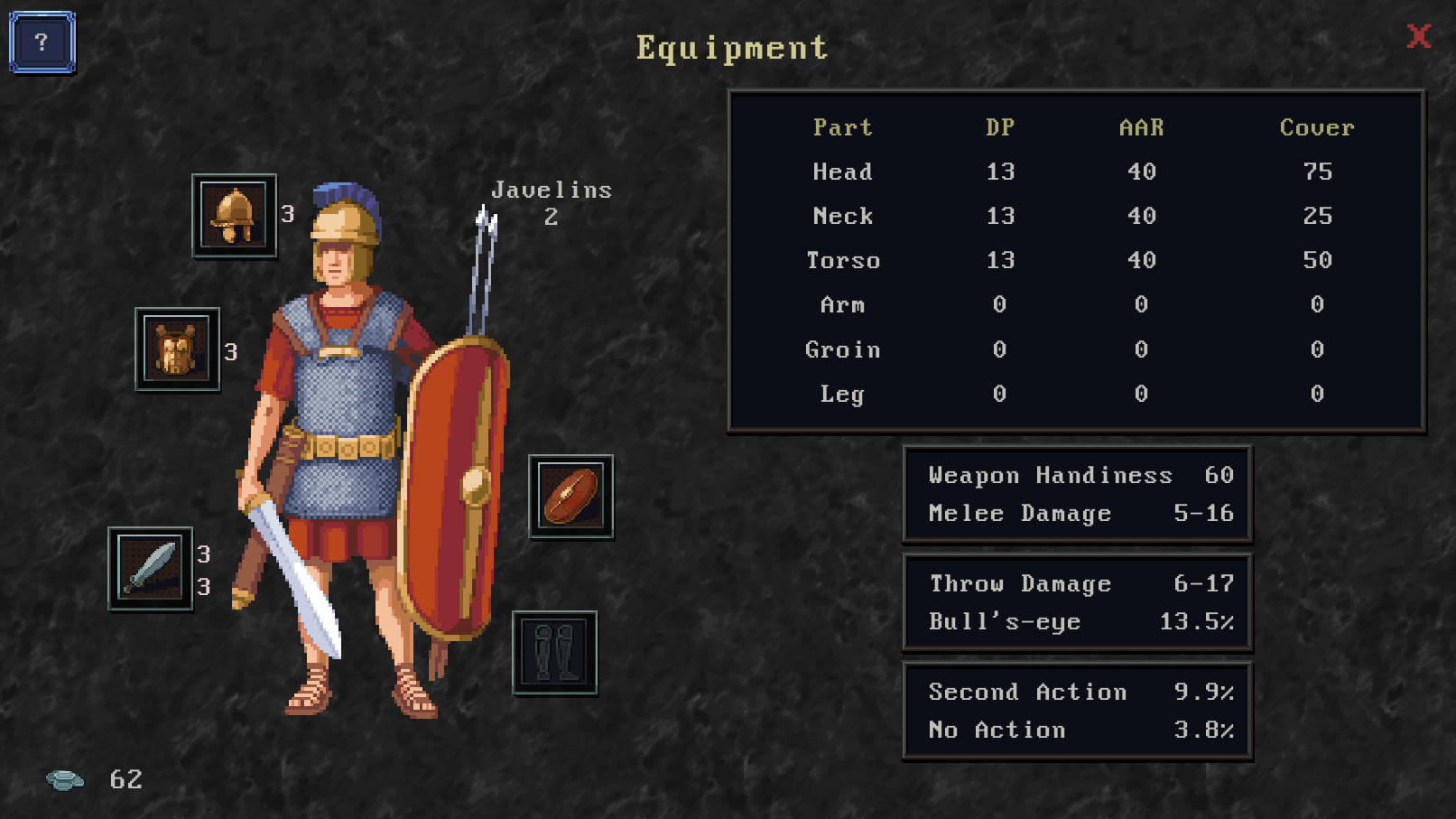Select the gladius sword weapon slot

click(152, 569)
